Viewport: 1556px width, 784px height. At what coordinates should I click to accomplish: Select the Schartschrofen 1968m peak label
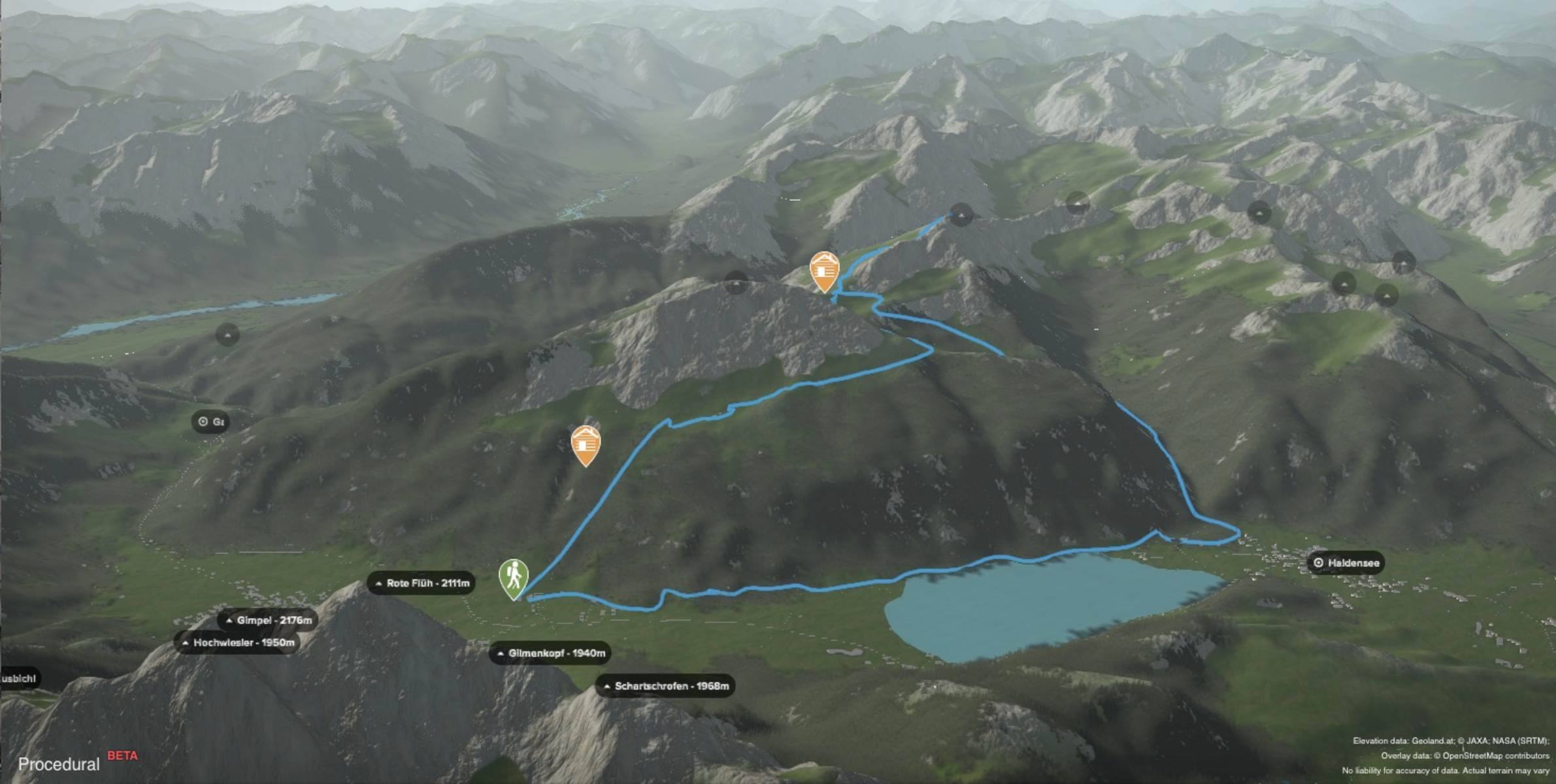(665, 686)
